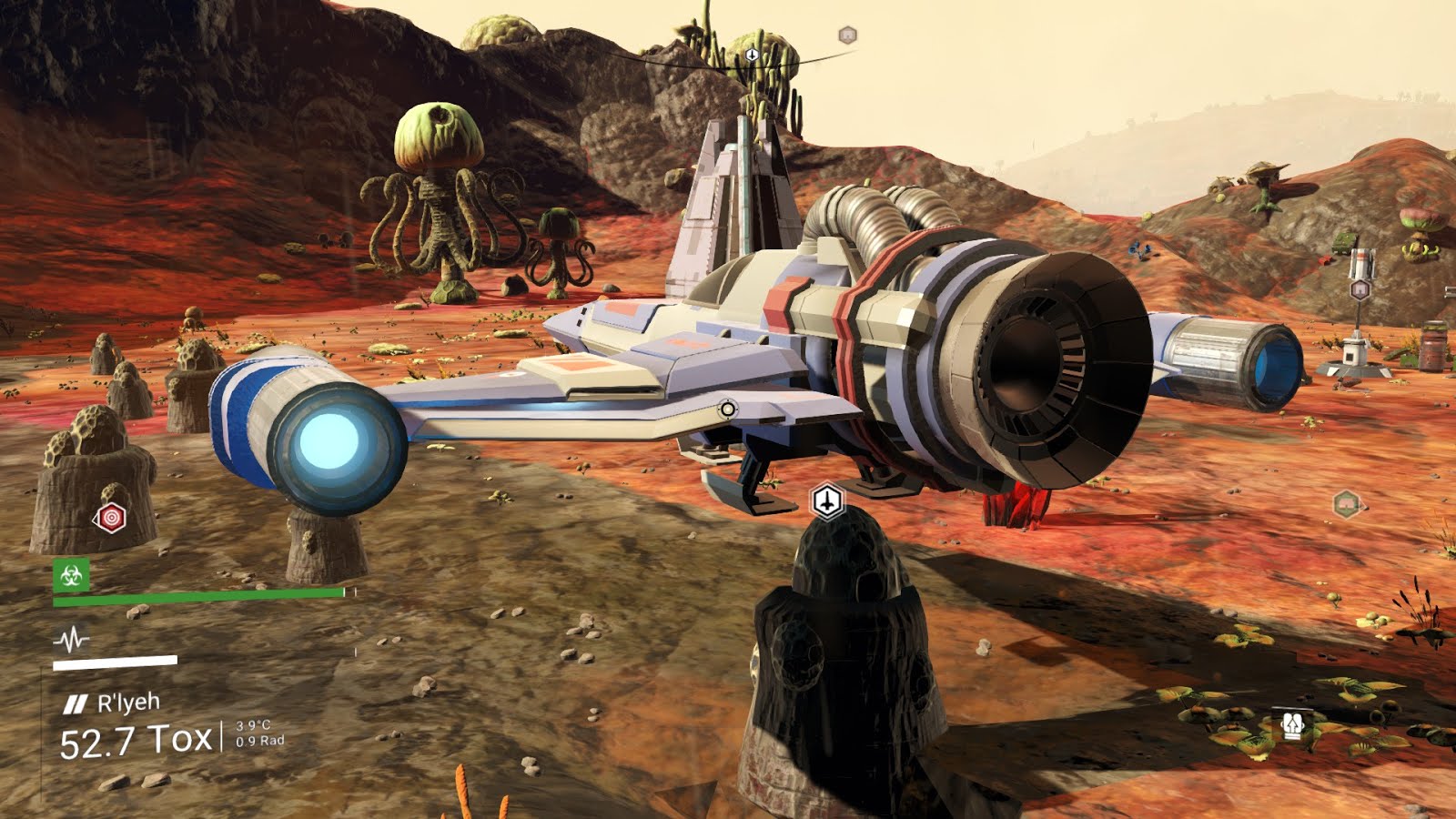
Task: Click the faint grey hexagon marker in the sky
Action: click(847, 35)
